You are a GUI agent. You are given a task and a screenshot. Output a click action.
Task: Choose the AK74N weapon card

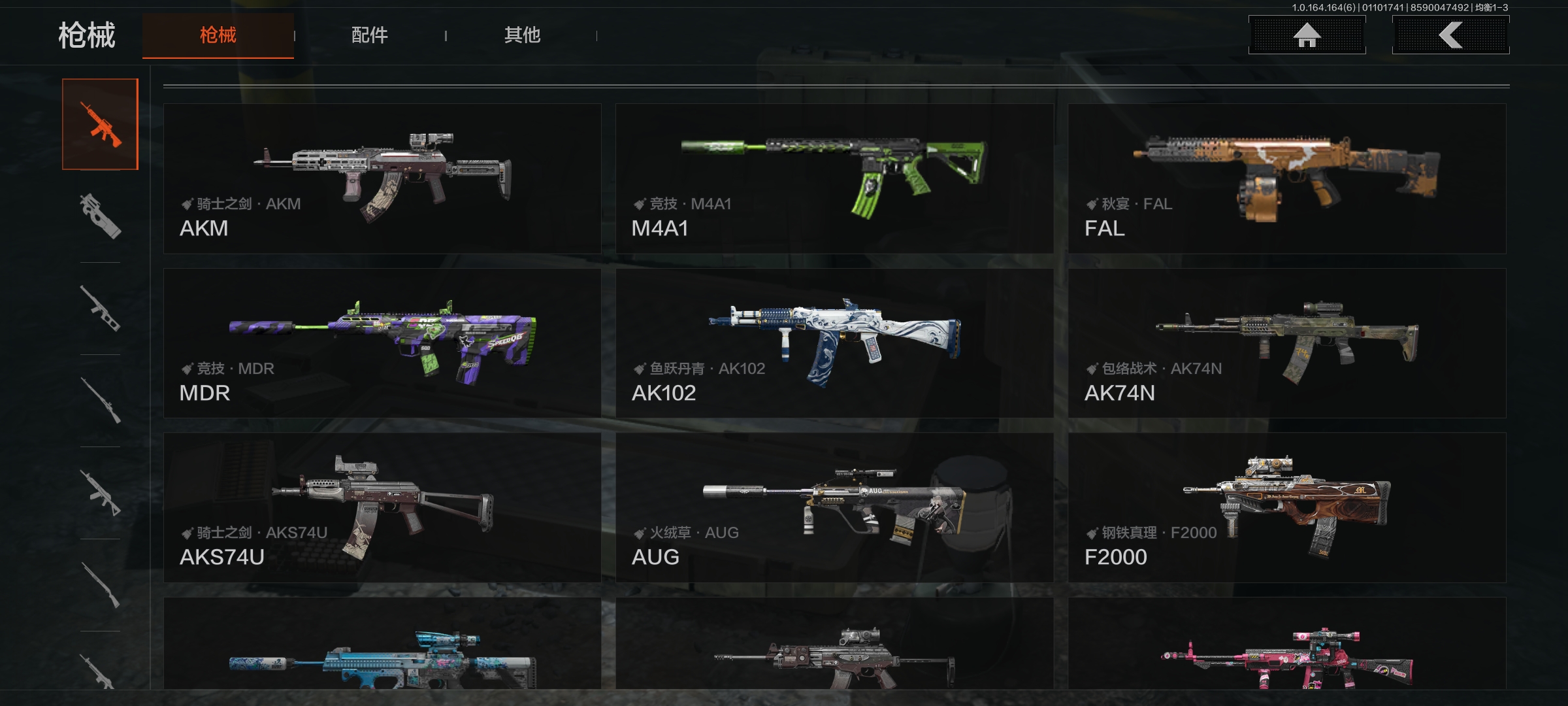pos(1287,343)
